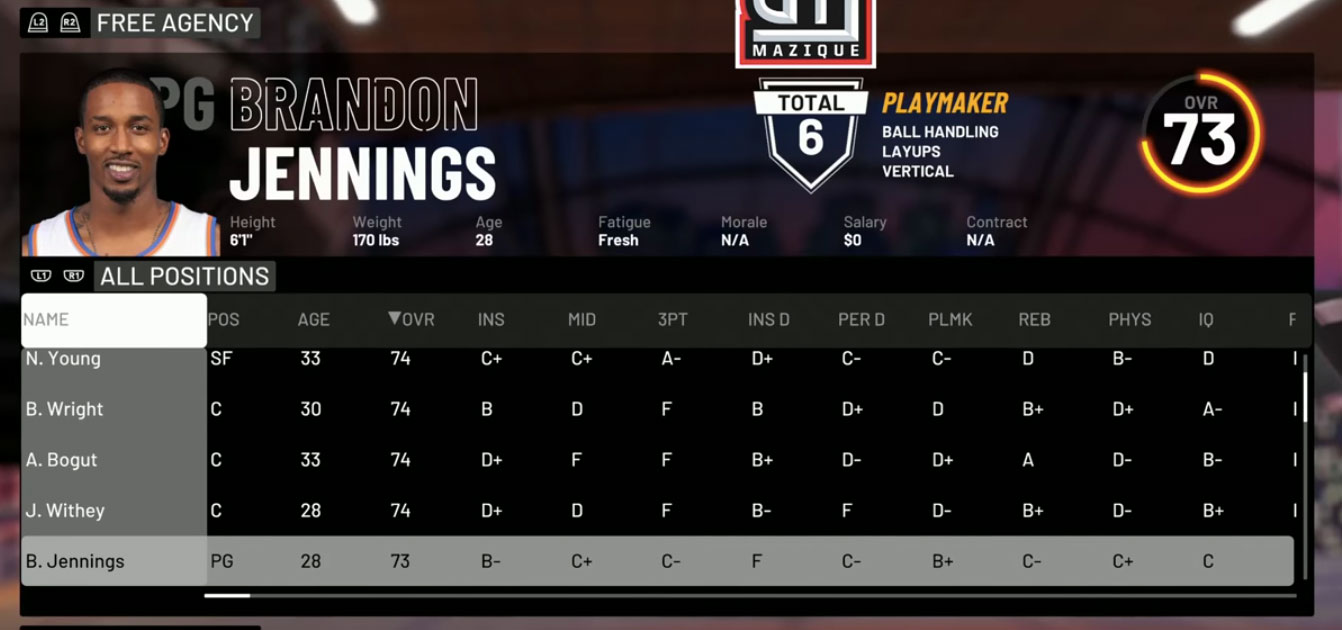Sort by the IQ column header
The height and width of the screenshot is (630, 1342).
[1206, 320]
